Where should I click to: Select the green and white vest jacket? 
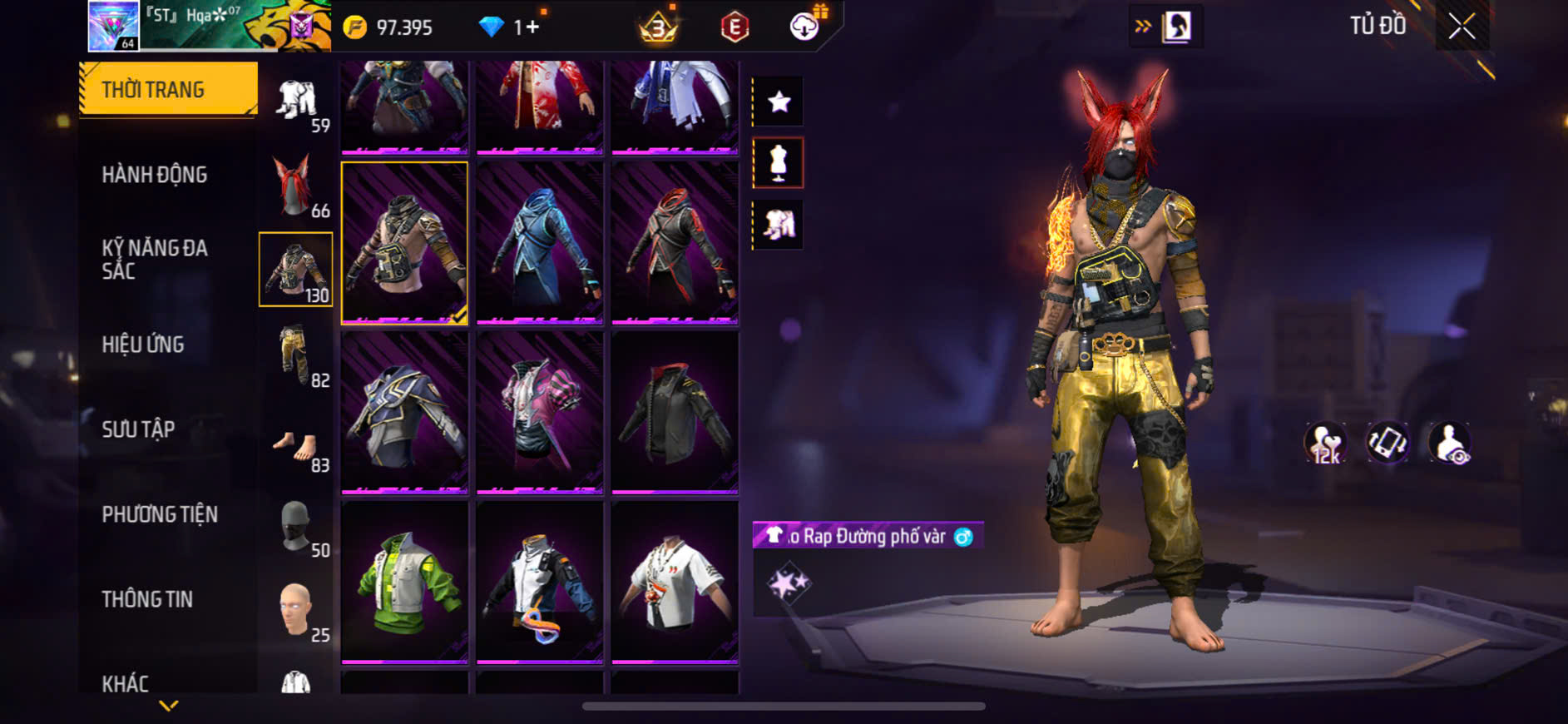[x=404, y=581]
